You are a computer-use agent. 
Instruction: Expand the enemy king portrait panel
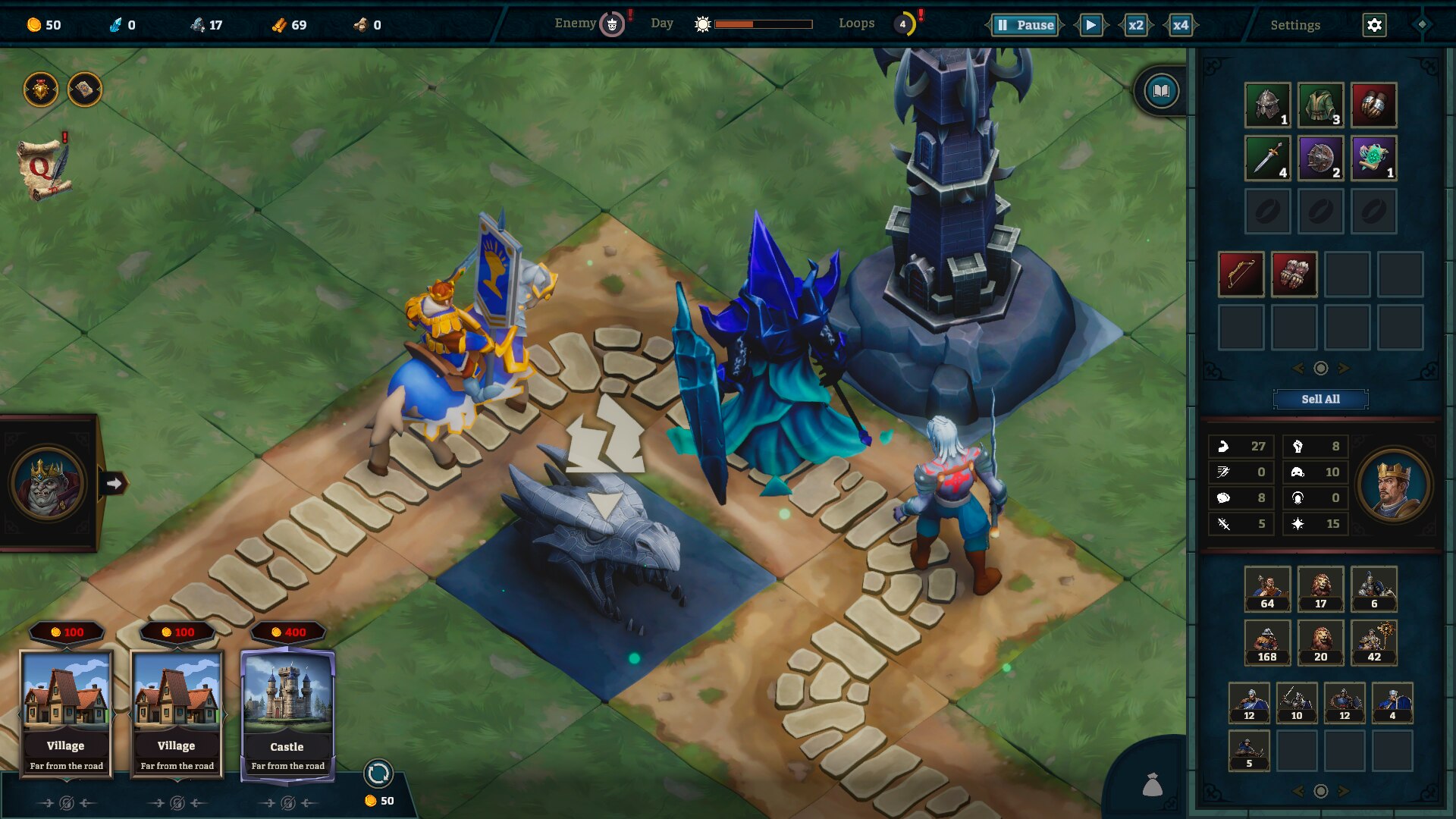[x=114, y=483]
